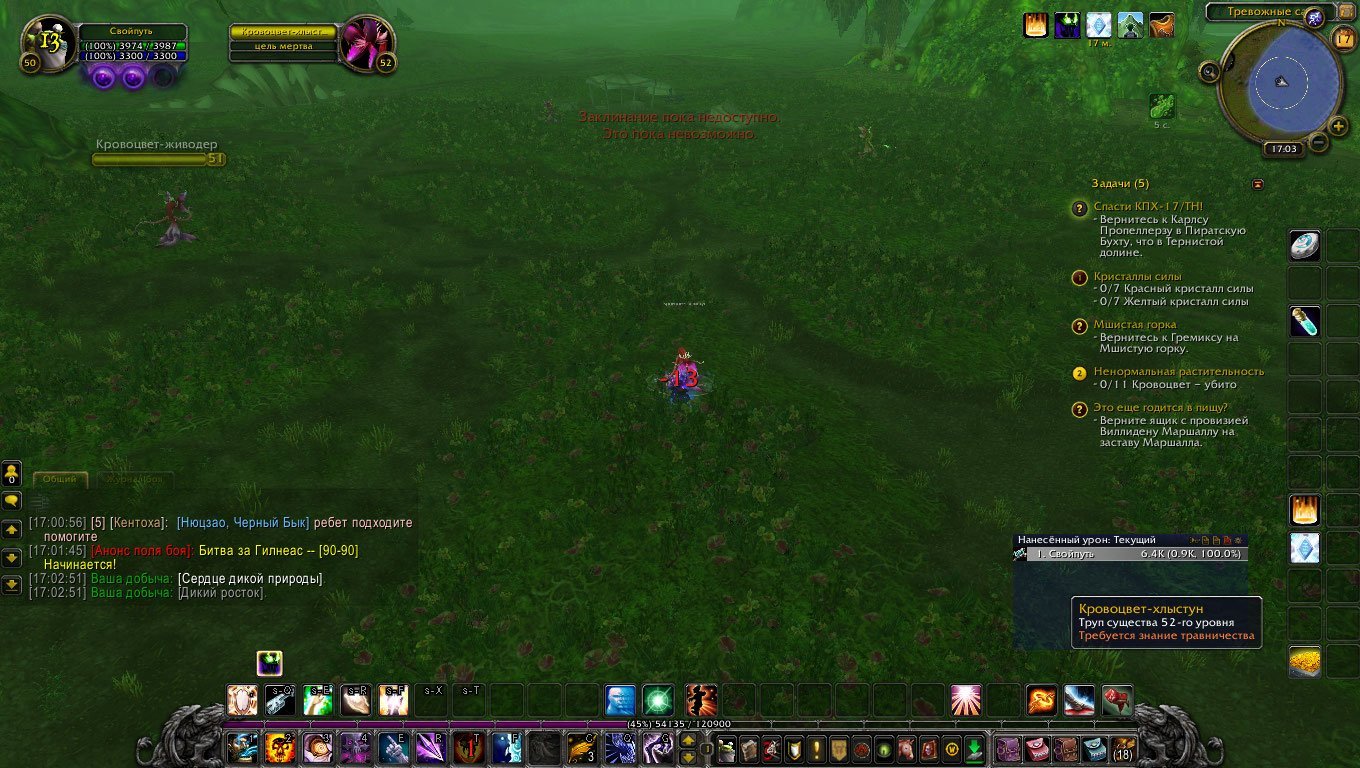Screen dimensions: 1360x768
Task: Click the minimap zoom-in plus button
Action: click(x=1339, y=126)
